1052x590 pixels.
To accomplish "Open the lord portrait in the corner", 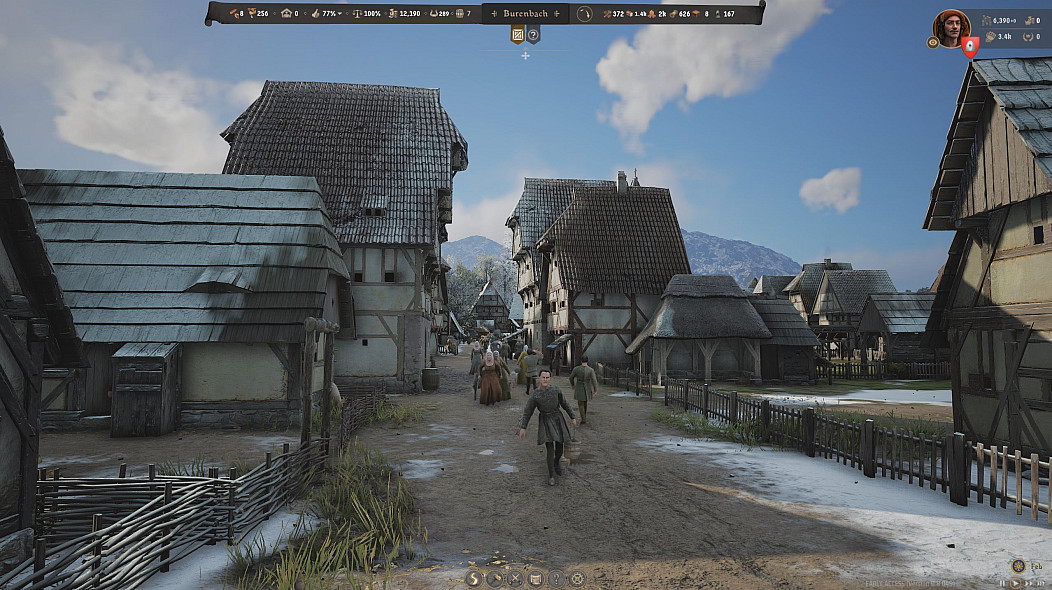I will click(x=951, y=27).
